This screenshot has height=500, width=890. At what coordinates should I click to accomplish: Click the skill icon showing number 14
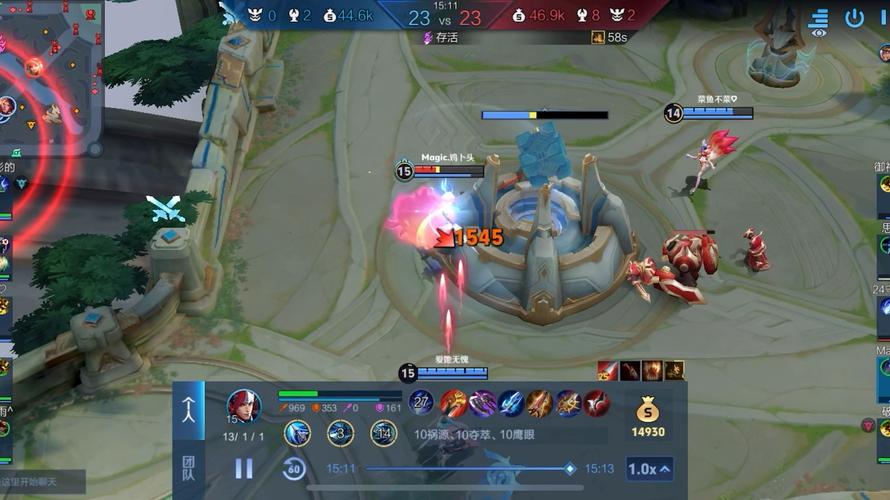(x=383, y=433)
